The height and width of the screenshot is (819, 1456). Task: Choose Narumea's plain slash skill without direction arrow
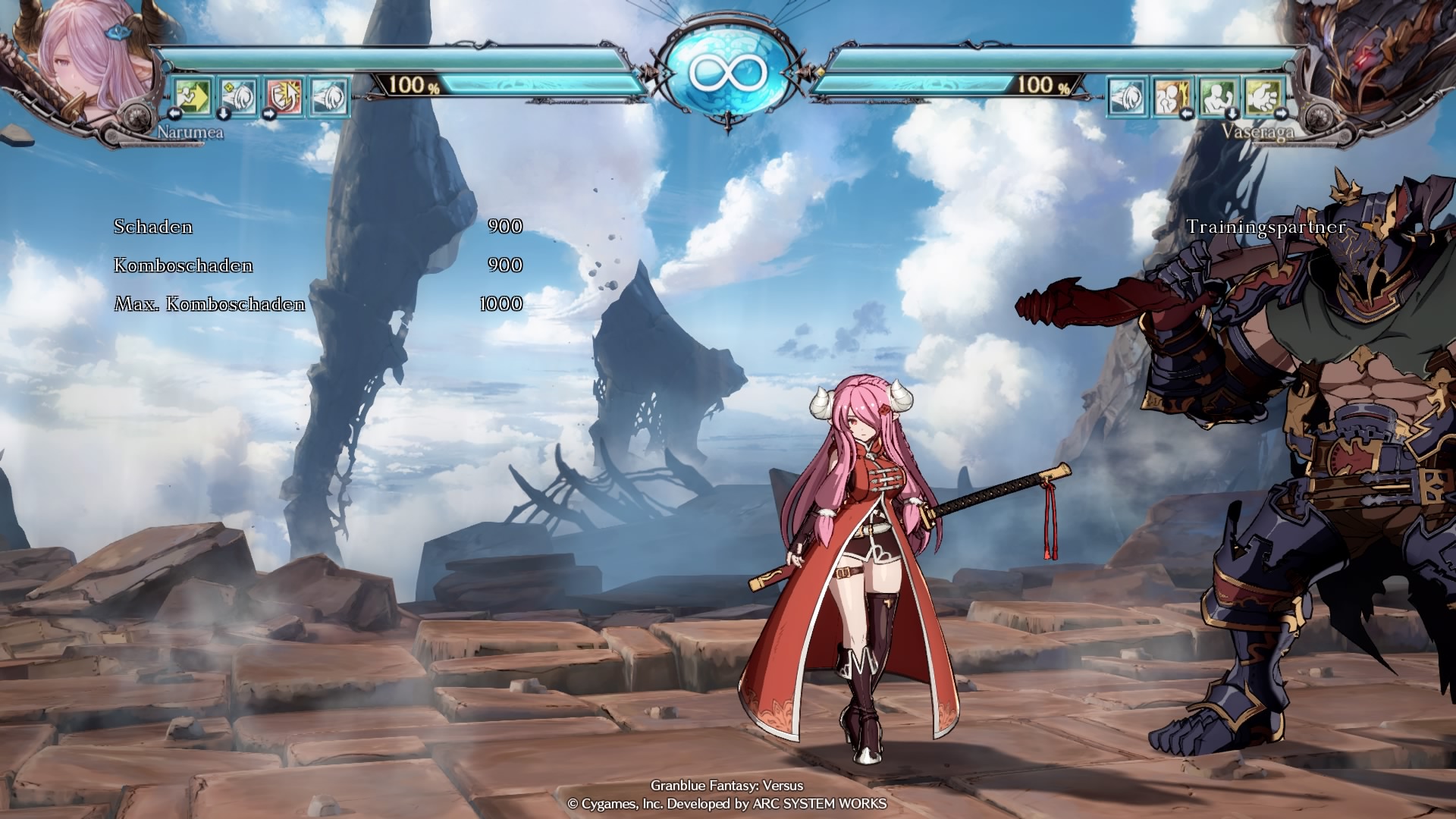329,96
